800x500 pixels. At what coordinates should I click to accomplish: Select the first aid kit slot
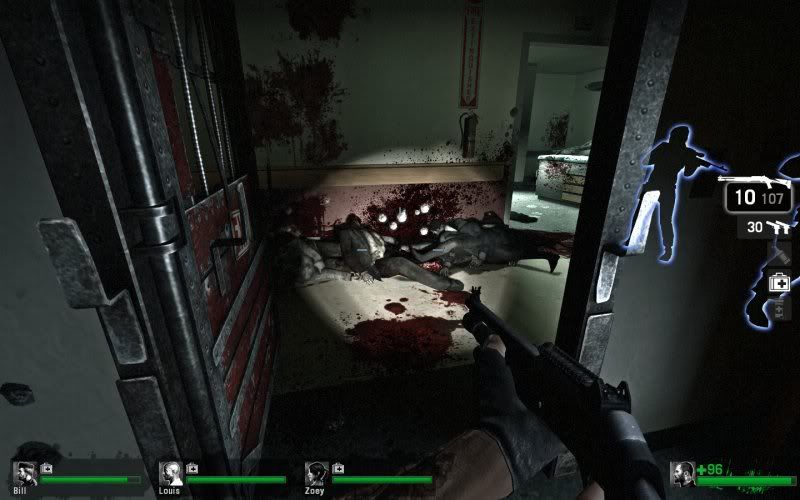pyautogui.click(x=779, y=283)
